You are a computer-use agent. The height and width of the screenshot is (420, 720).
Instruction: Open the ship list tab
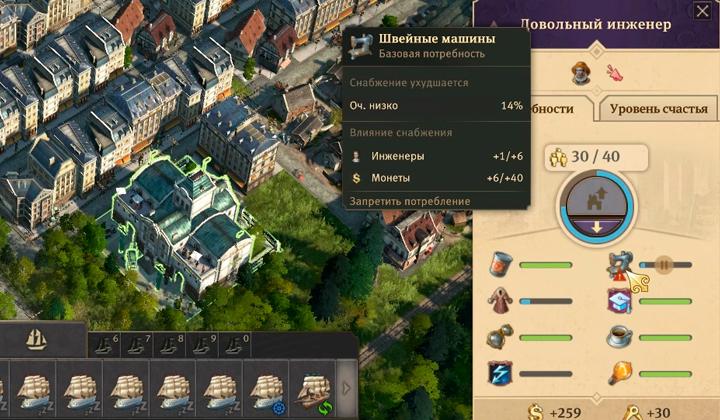(35, 338)
